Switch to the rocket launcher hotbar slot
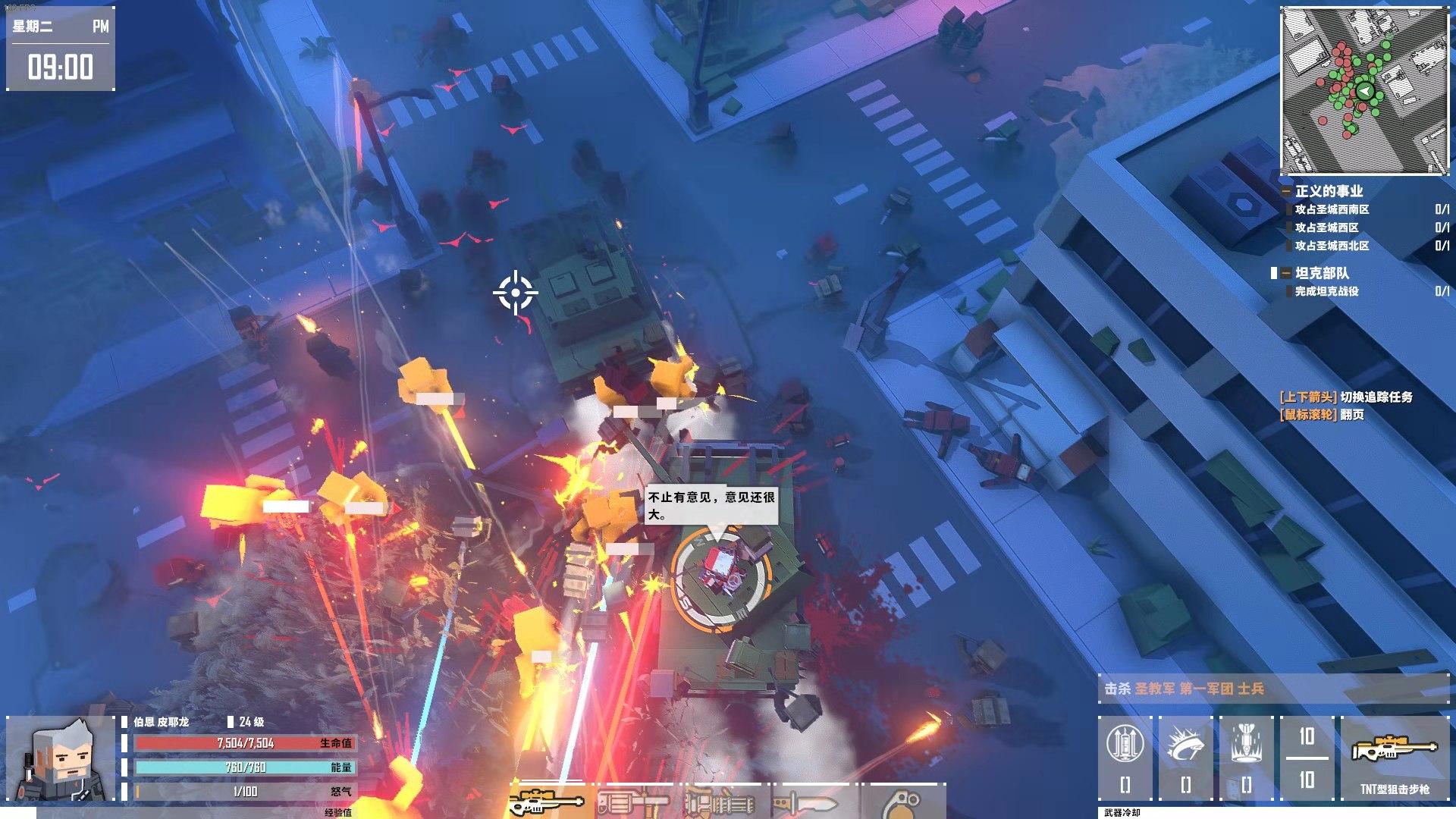Image resolution: width=1456 pixels, height=819 pixels. point(633,802)
